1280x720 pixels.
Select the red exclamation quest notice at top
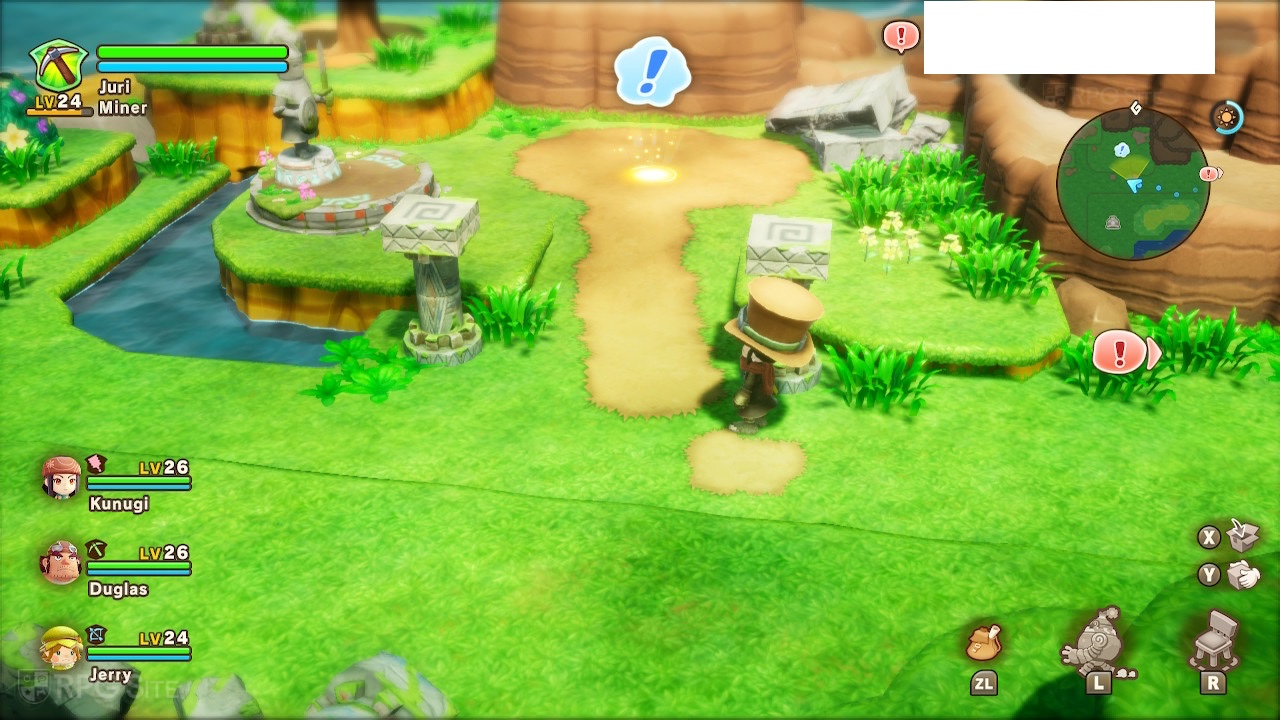point(900,37)
